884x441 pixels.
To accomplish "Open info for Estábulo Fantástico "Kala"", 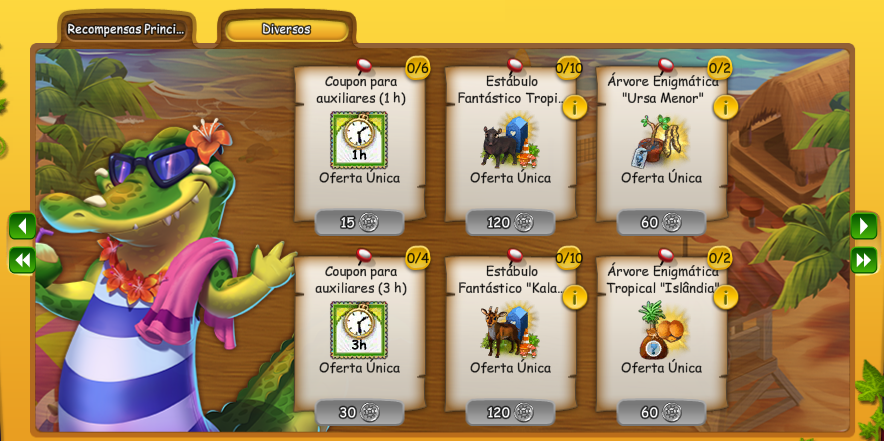I will click(x=575, y=297).
